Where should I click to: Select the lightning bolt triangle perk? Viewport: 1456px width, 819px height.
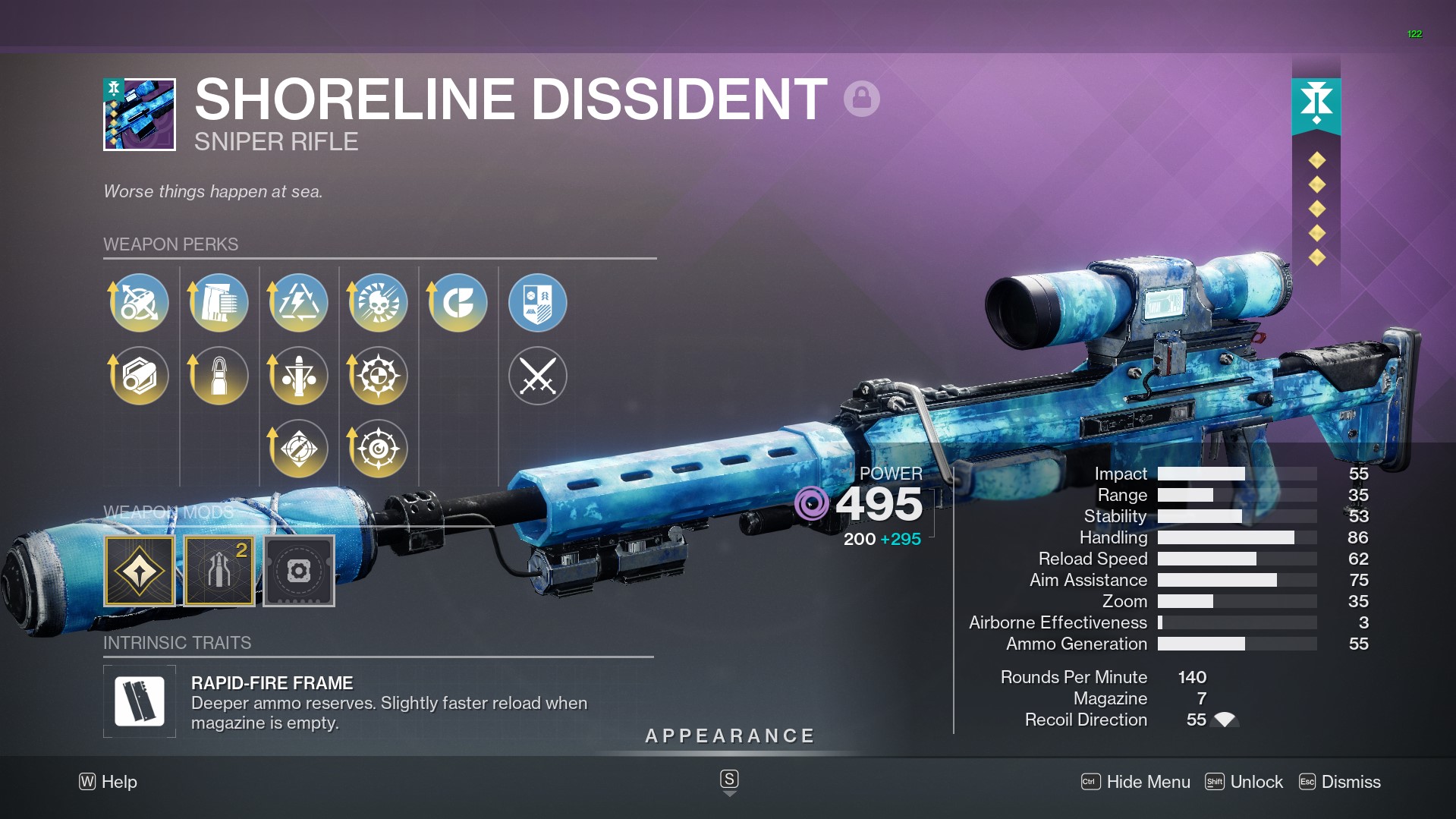tap(299, 303)
